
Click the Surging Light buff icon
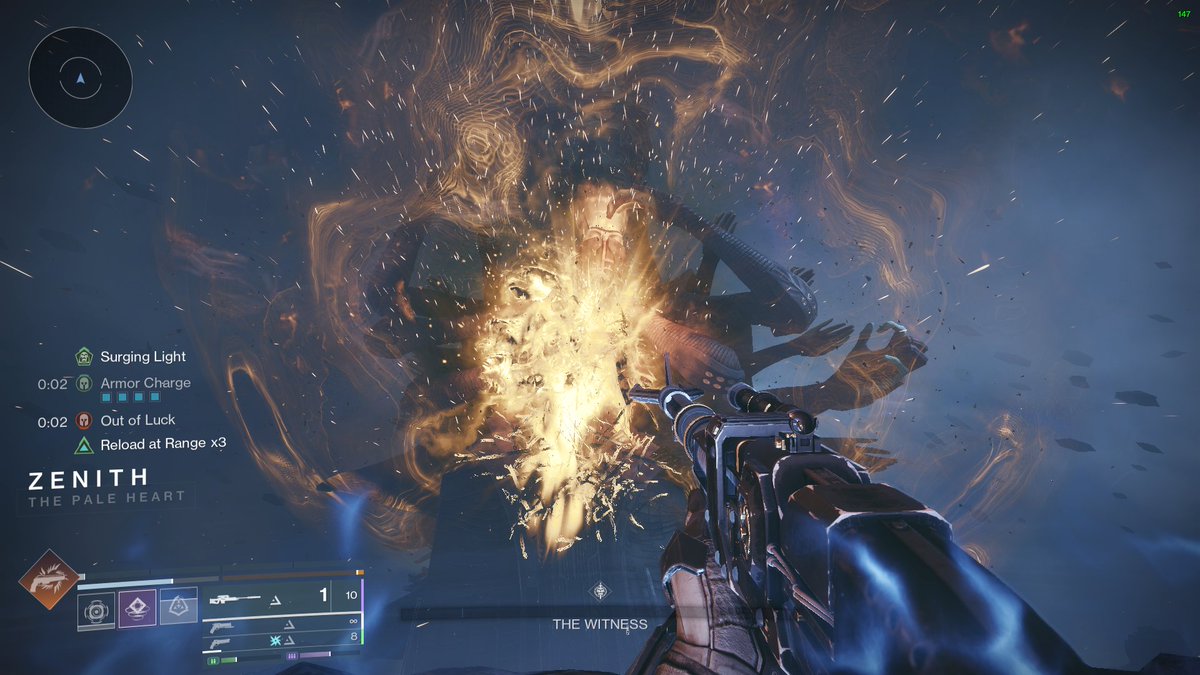click(83, 356)
